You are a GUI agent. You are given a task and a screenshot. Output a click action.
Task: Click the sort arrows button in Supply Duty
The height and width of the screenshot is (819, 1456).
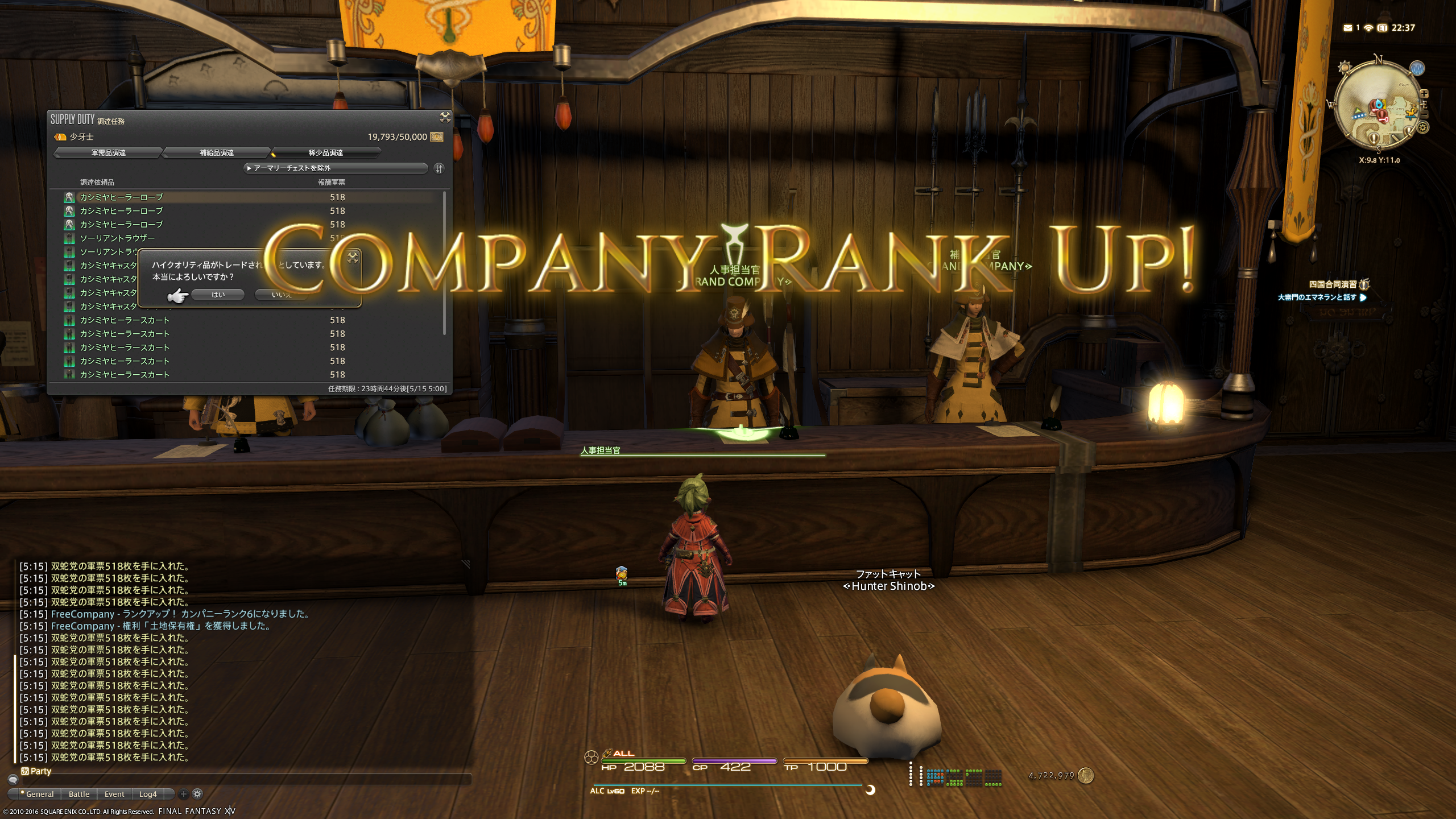click(439, 168)
